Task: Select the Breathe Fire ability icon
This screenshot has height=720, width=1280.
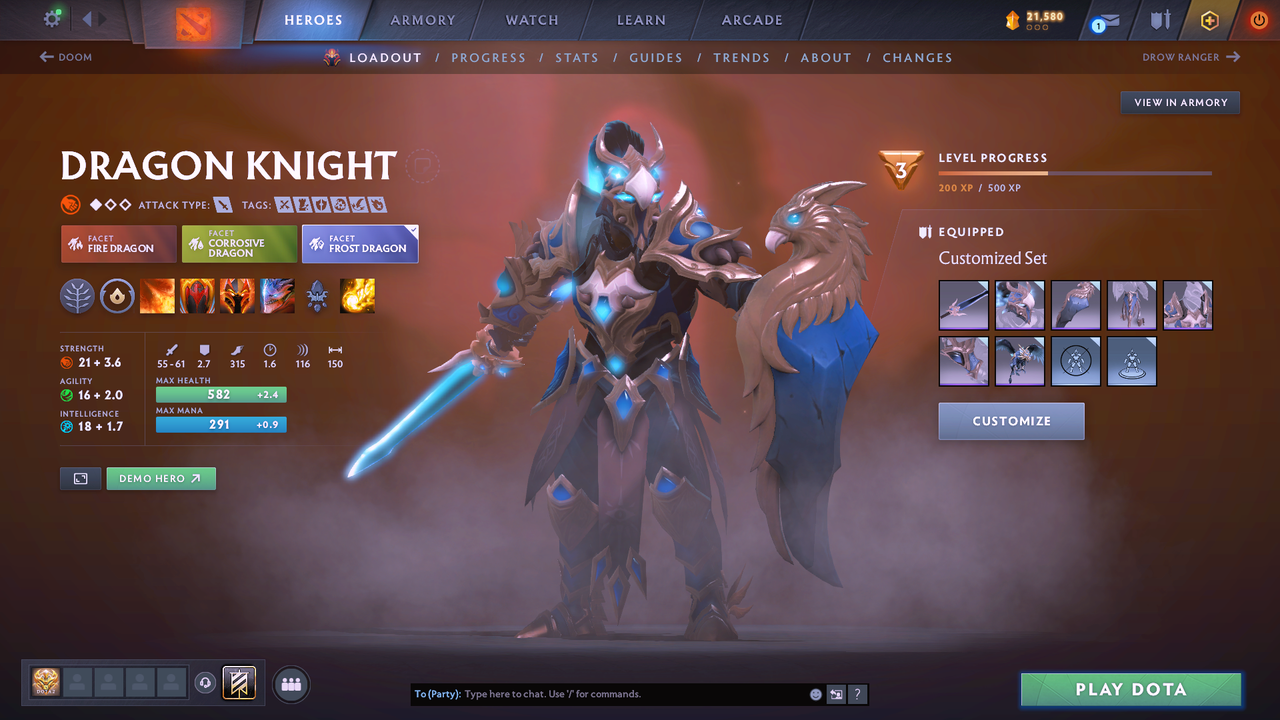Action: (x=157, y=295)
